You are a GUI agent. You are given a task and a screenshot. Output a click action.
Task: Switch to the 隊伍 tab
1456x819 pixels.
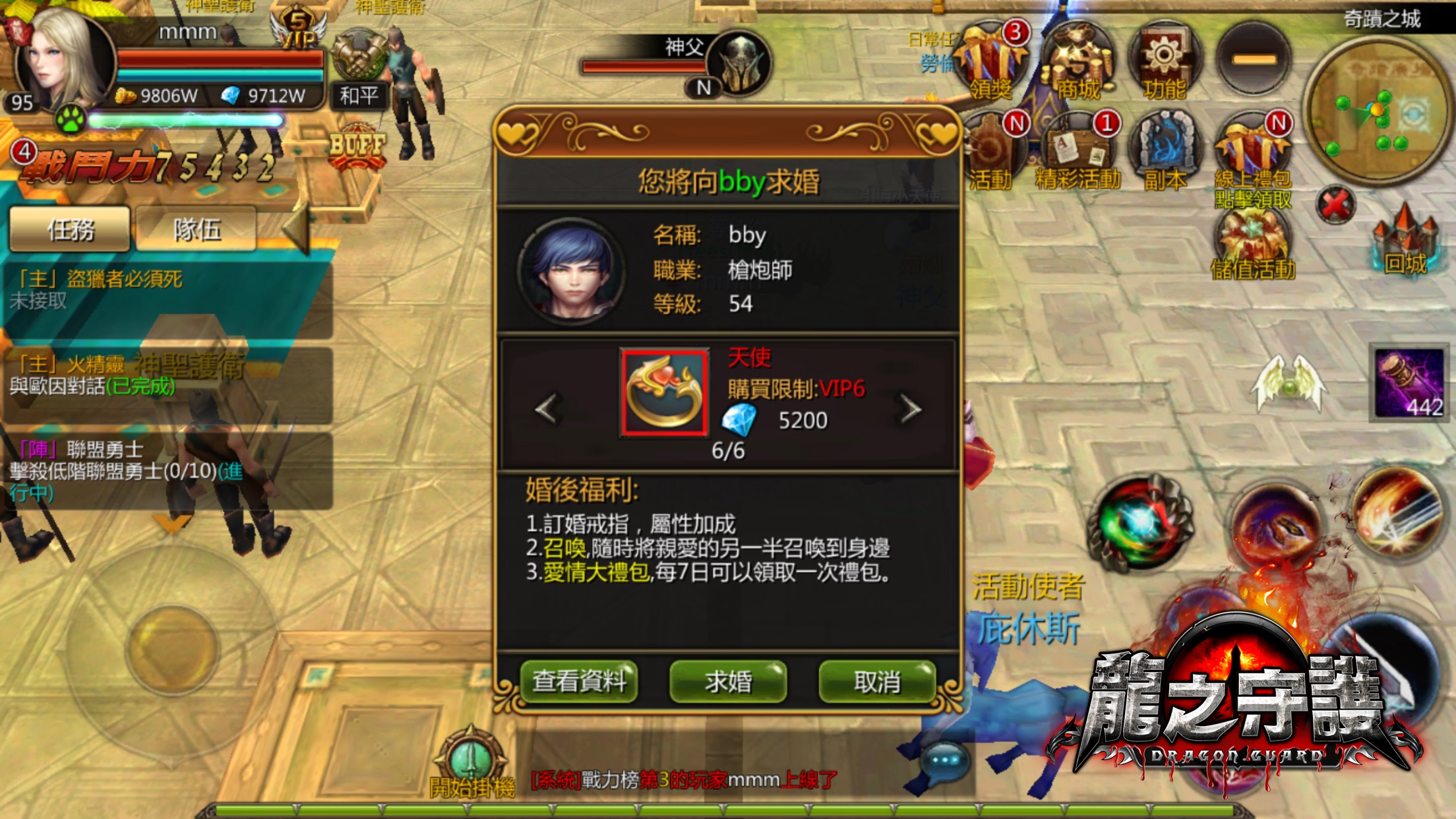point(195,231)
